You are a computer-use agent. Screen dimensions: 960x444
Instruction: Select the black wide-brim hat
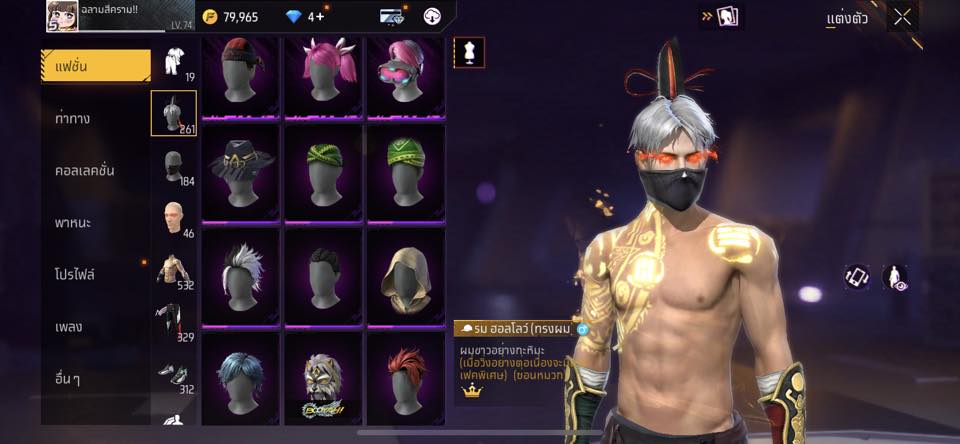point(241,168)
